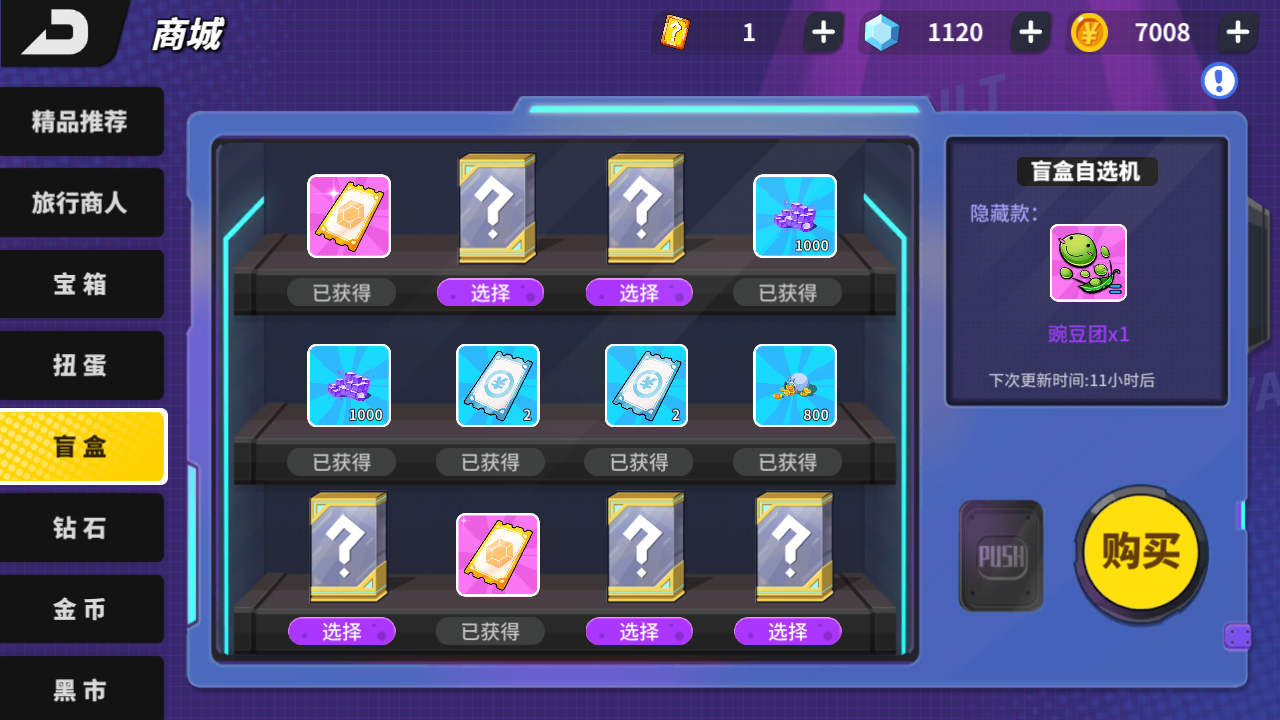Open the notification exclamation icon top right

(x=1218, y=81)
